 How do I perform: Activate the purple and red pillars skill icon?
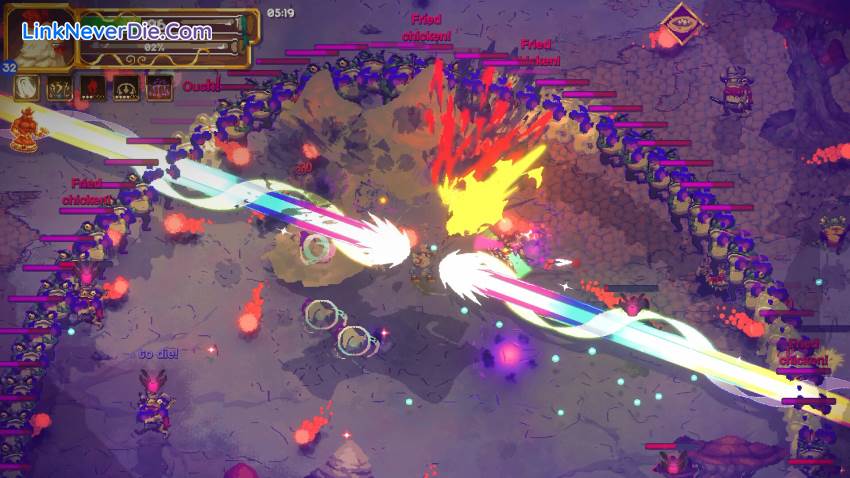(159, 88)
